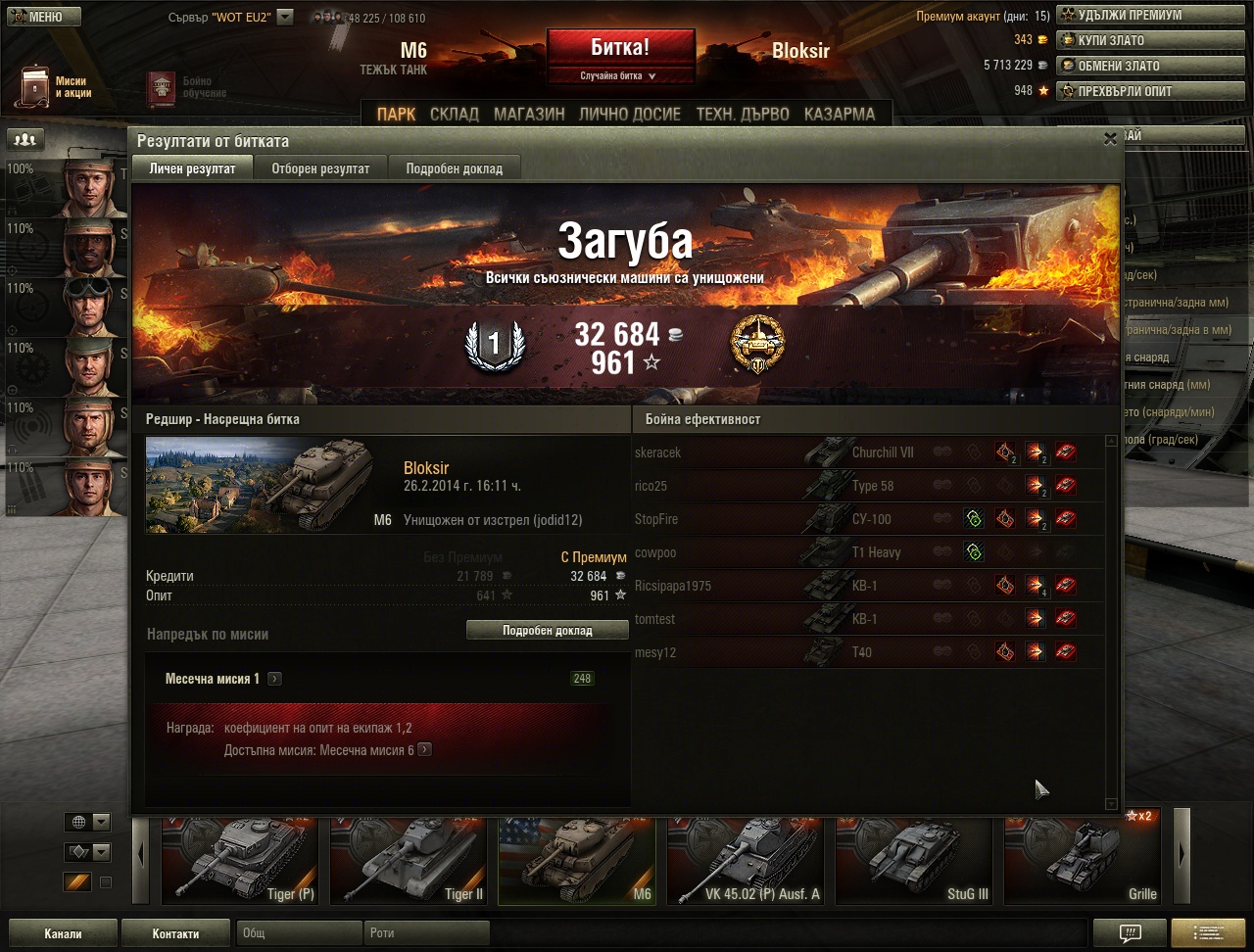The image size is (1254, 952).
Task: Switch to the Отборен резултат tab
Action: tap(320, 168)
